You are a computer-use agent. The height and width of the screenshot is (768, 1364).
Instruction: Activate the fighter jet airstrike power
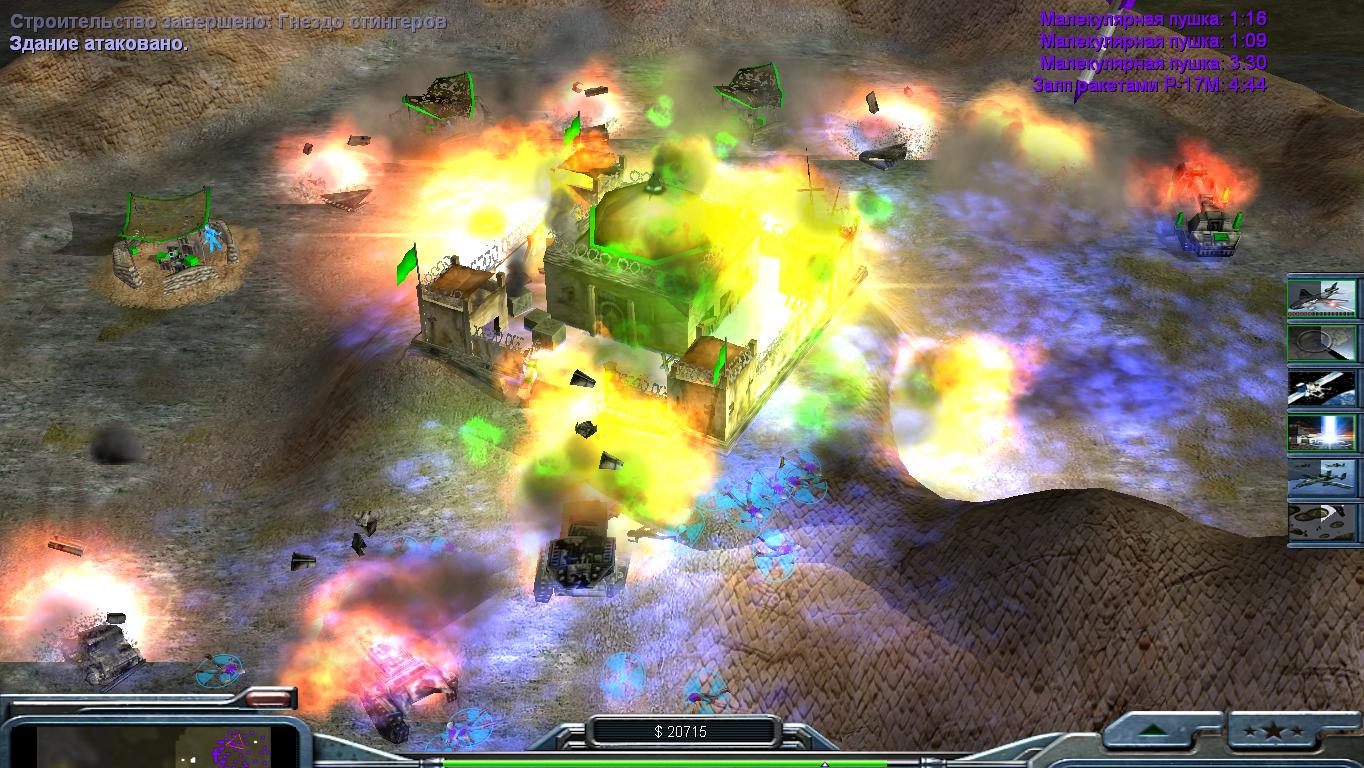click(x=1322, y=299)
